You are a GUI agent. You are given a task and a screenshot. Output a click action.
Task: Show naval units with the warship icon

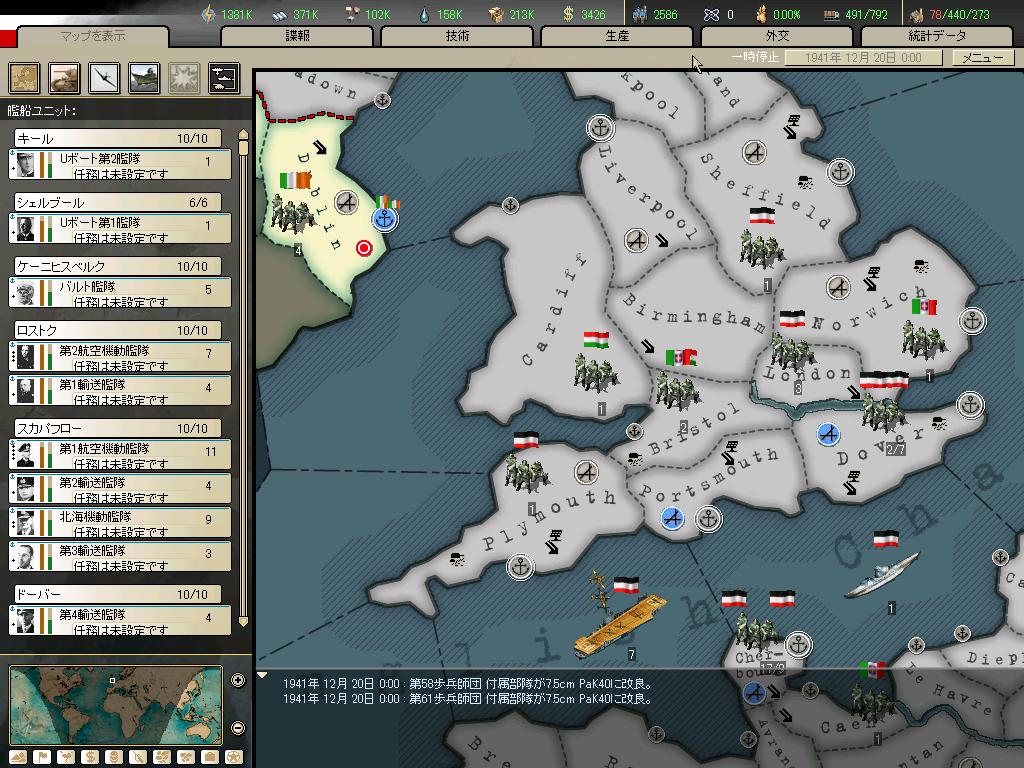point(144,78)
